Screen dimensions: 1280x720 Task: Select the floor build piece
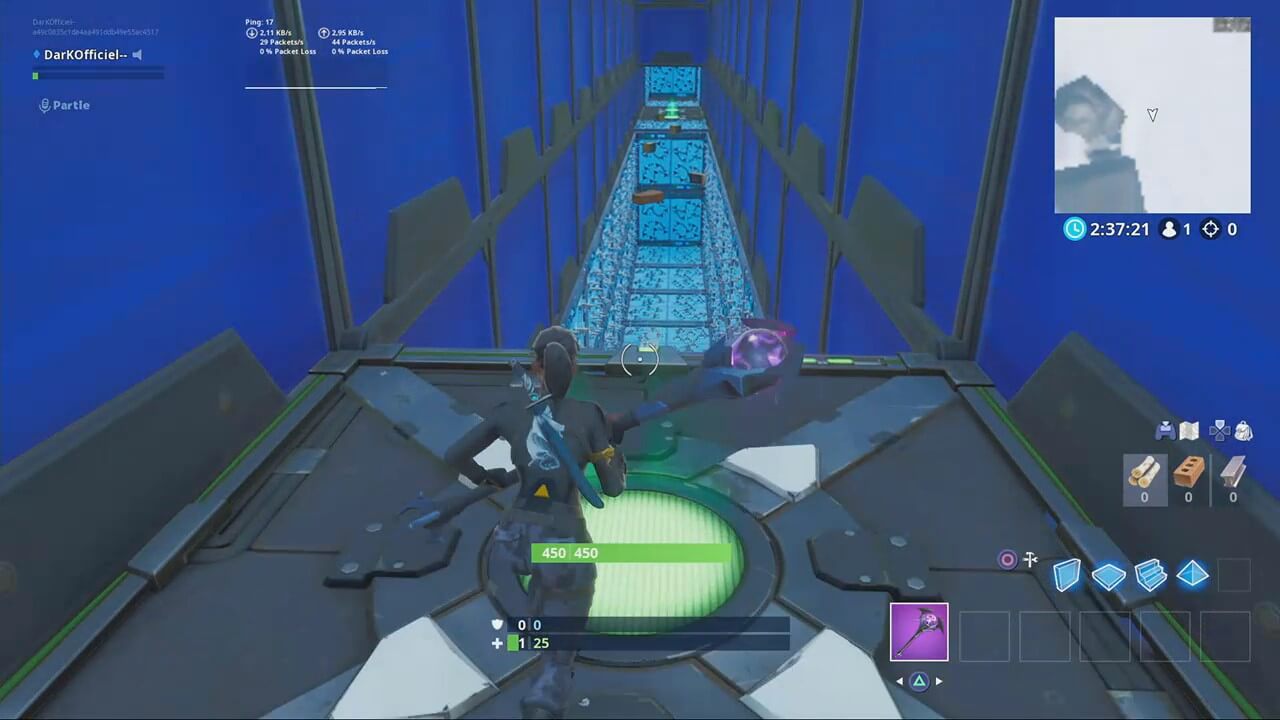coord(1110,575)
